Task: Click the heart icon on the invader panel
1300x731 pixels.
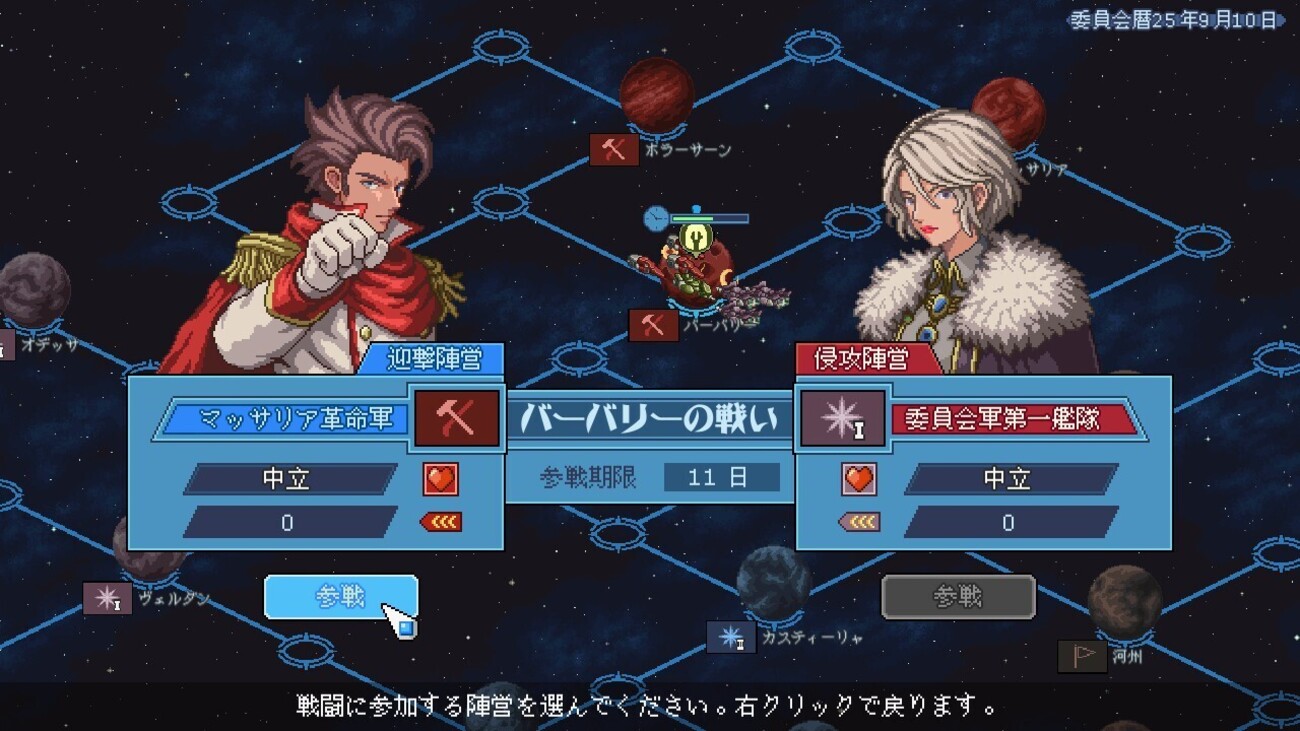Action: click(858, 479)
